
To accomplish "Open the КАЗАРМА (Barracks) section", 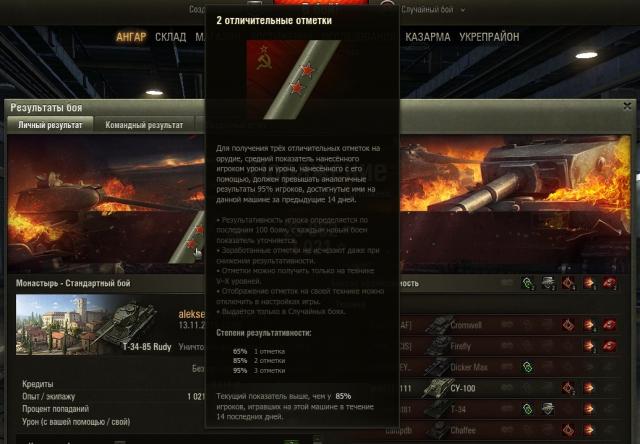I will point(428,37).
